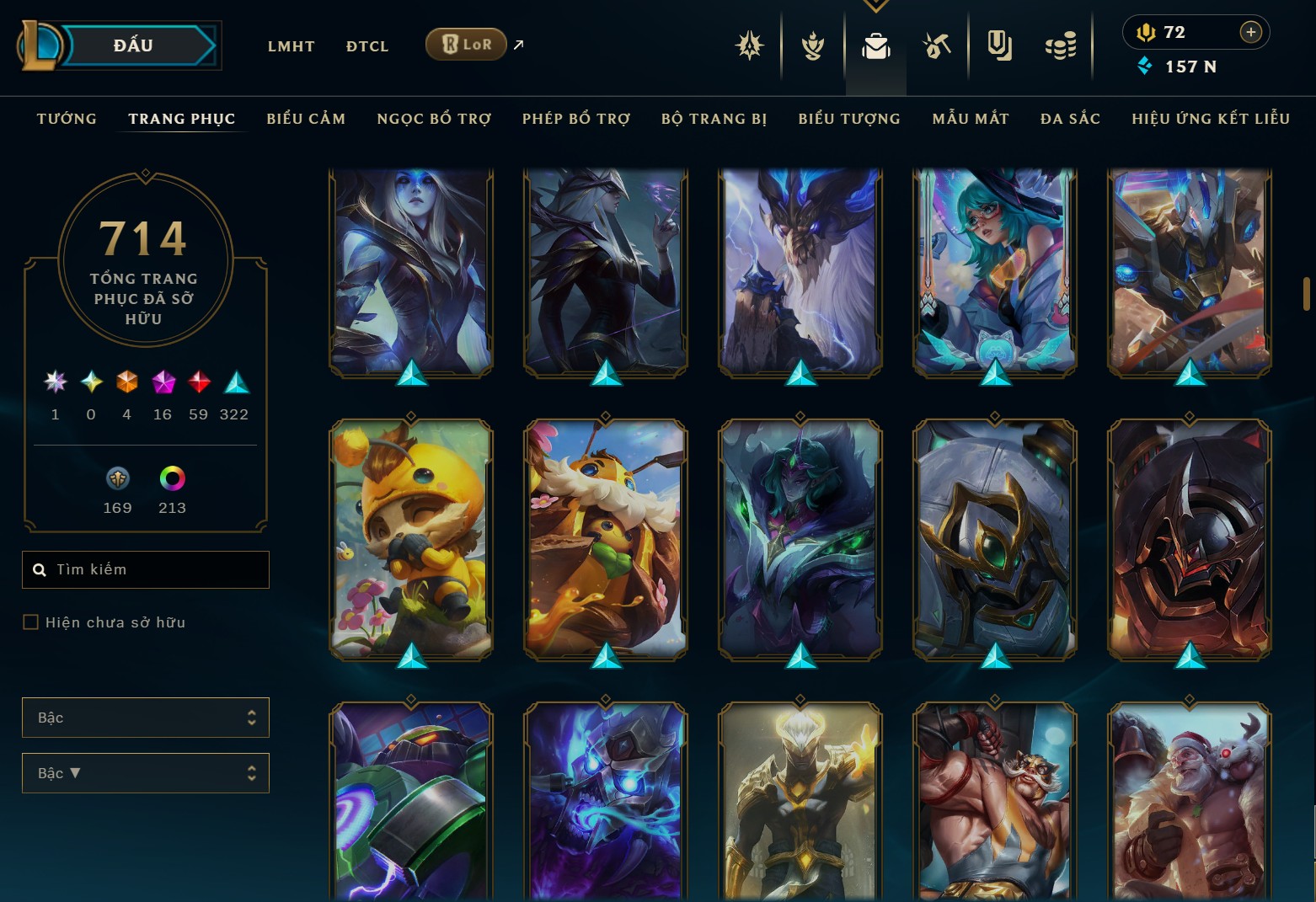
Task: Click inside the Tìm kiếm search field
Action: (145, 569)
